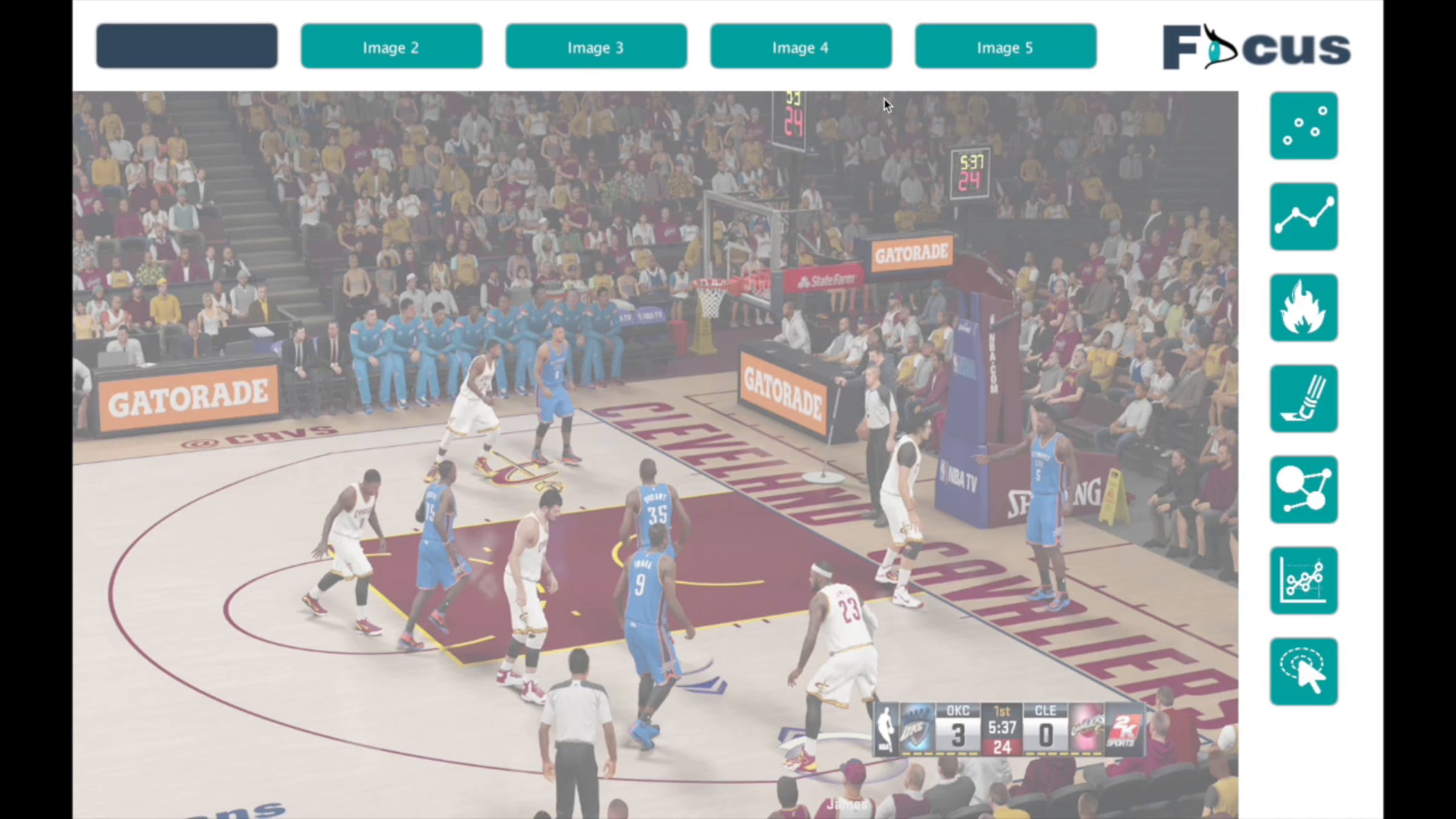The width and height of the screenshot is (1456, 819).
Task: Activate the cursor selection tool
Action: (x=1304, y=672)
